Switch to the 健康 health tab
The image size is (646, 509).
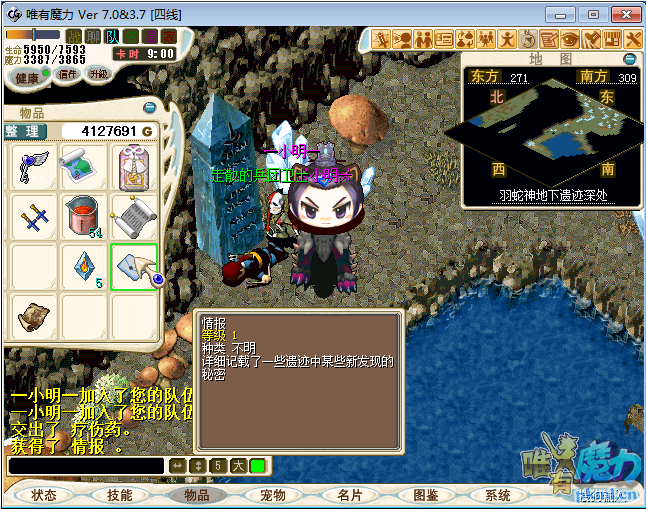(27, 77)
